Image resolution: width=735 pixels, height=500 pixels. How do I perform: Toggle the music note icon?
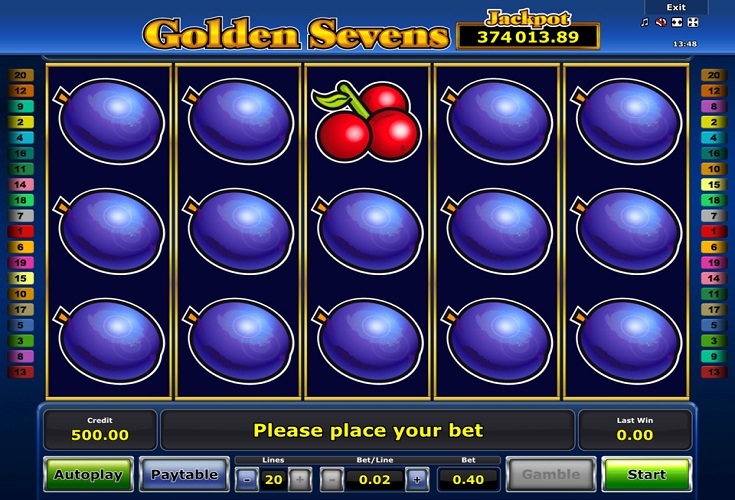point(645,22)
